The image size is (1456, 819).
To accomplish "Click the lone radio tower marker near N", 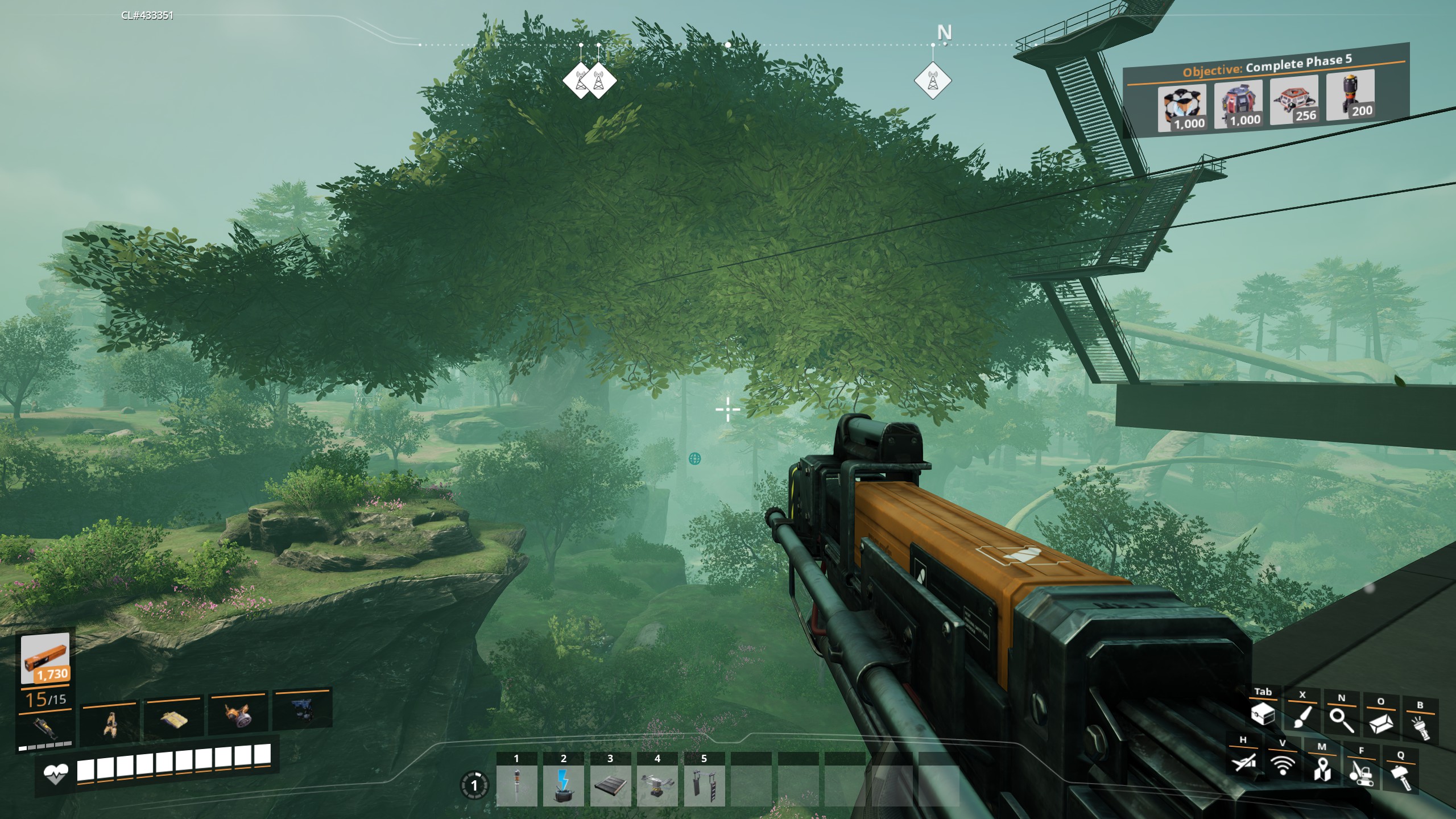I will (933, 80).
